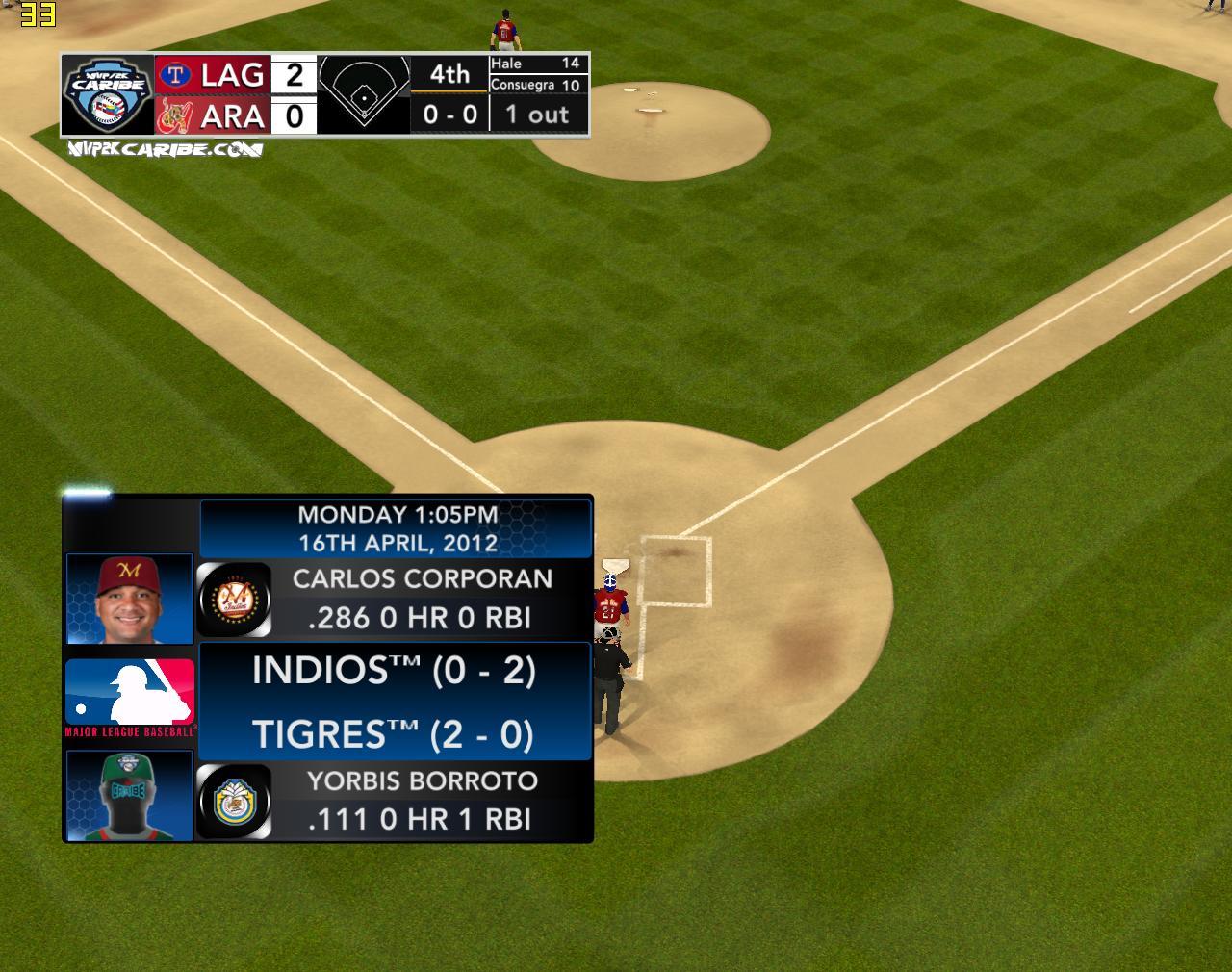Select the Tigres team logo badge
The image size is (1232, 972).
click(x=234, y=801)
